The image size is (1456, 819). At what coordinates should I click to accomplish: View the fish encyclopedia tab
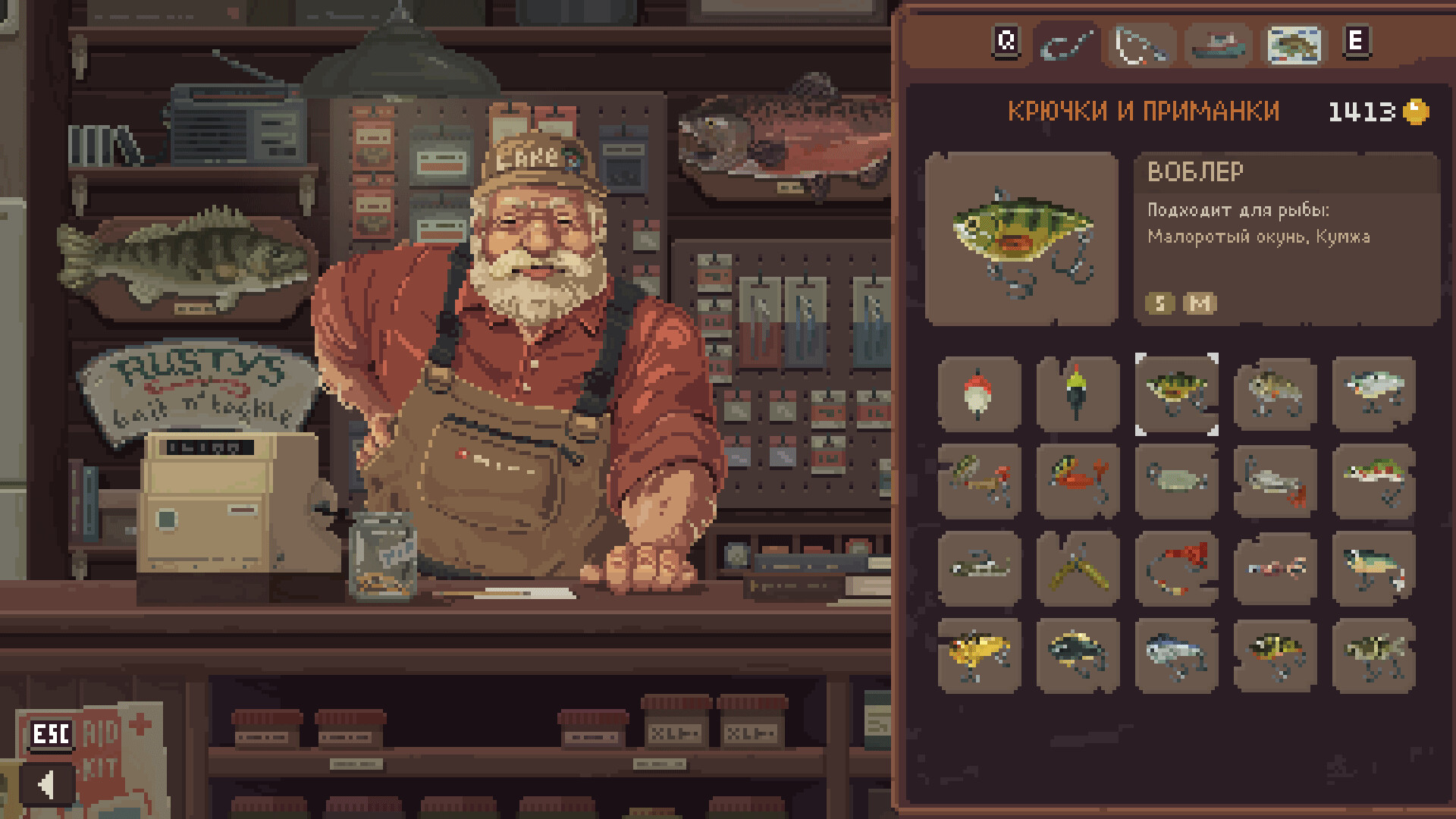pyautogui.click(x=1294, y=45)
